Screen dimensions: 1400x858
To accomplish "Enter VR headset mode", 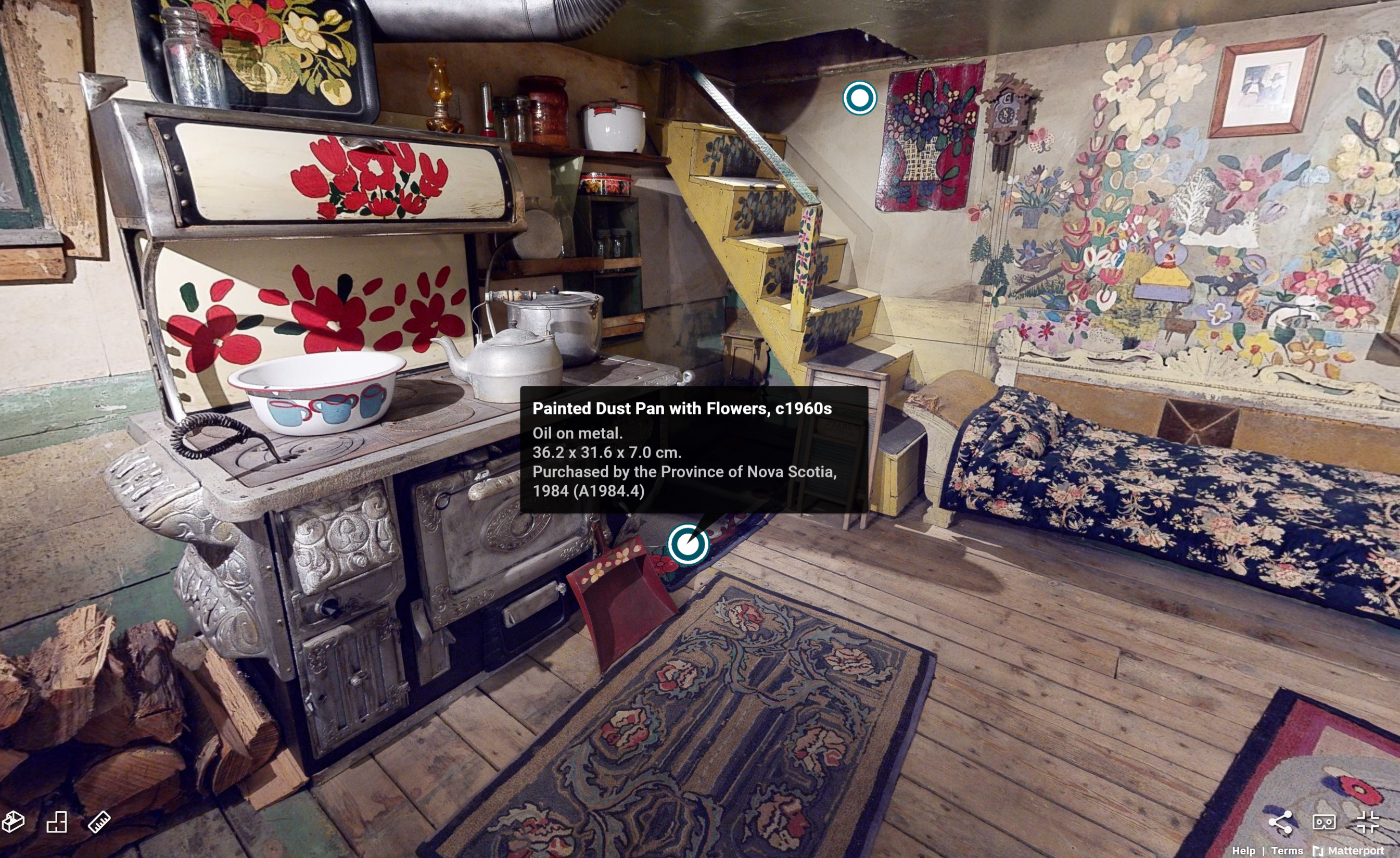I will tap(1324, 822).
